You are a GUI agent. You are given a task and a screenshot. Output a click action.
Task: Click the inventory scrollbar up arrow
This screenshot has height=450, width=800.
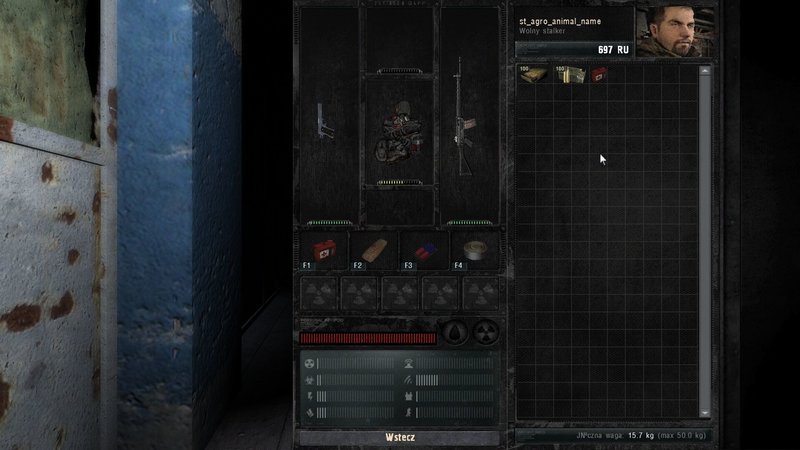(x=705, y=70)
